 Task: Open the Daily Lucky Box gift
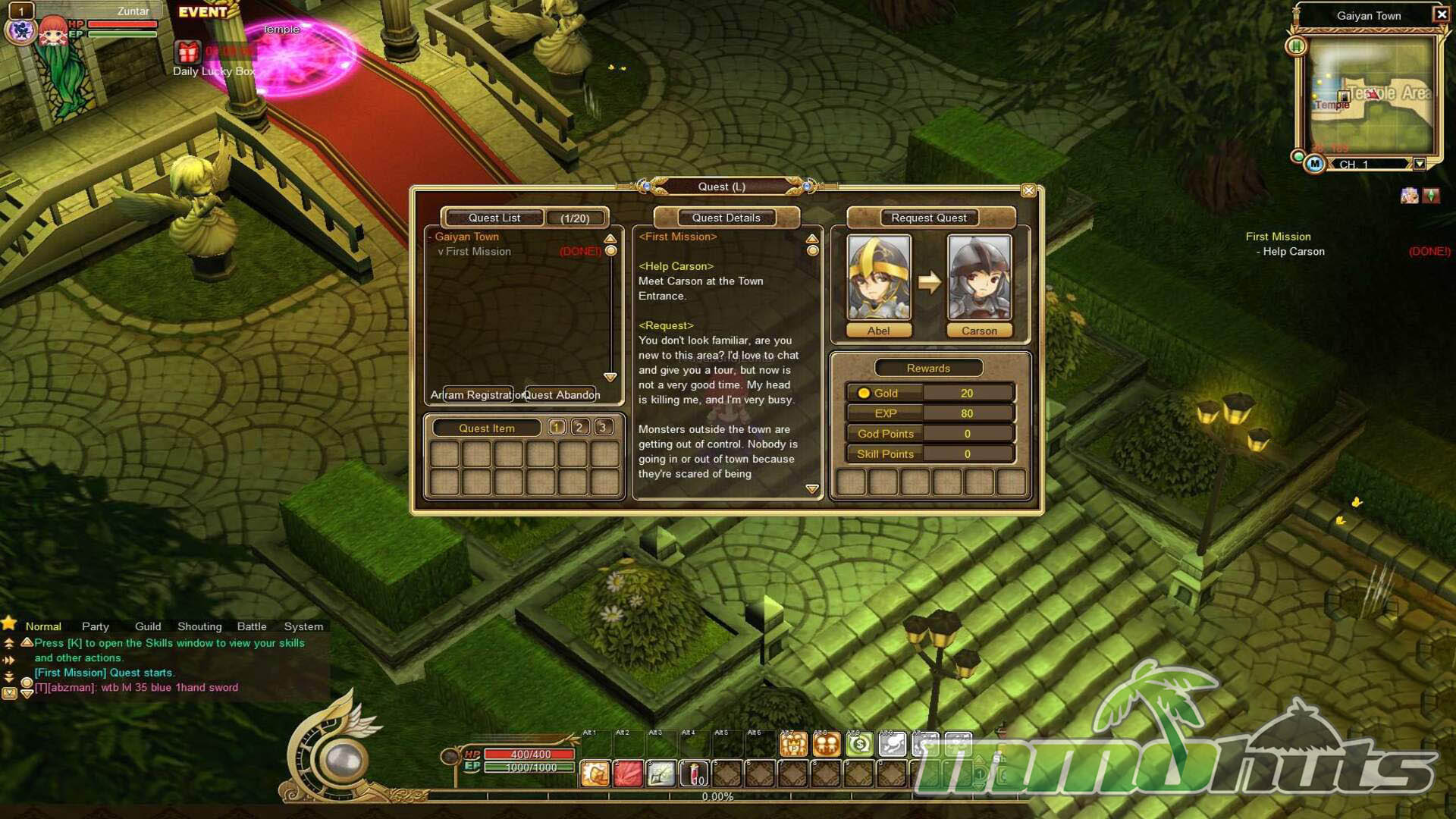click(x=188, y=52)
